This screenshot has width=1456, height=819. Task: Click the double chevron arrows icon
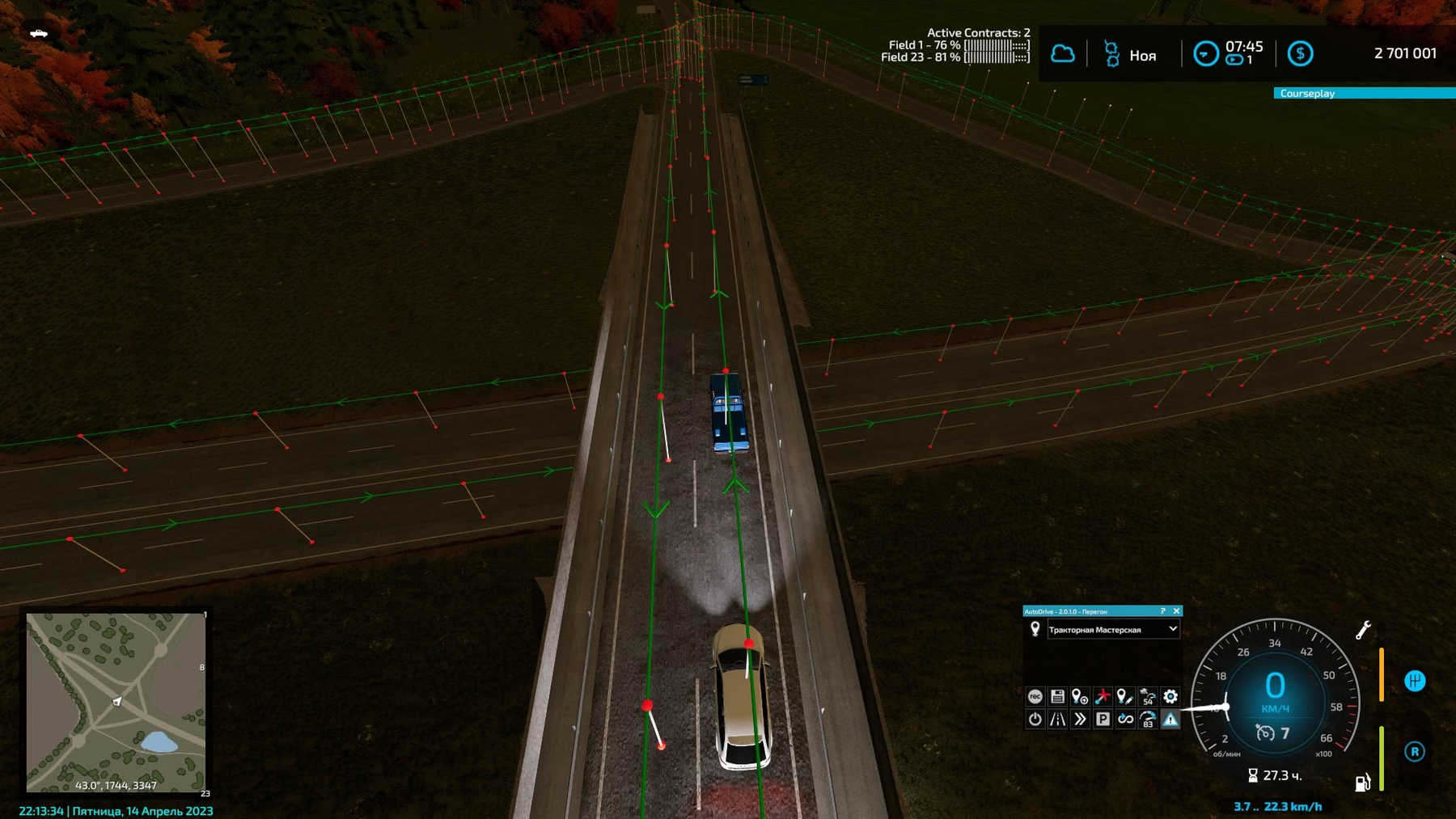click(1080, 719)
